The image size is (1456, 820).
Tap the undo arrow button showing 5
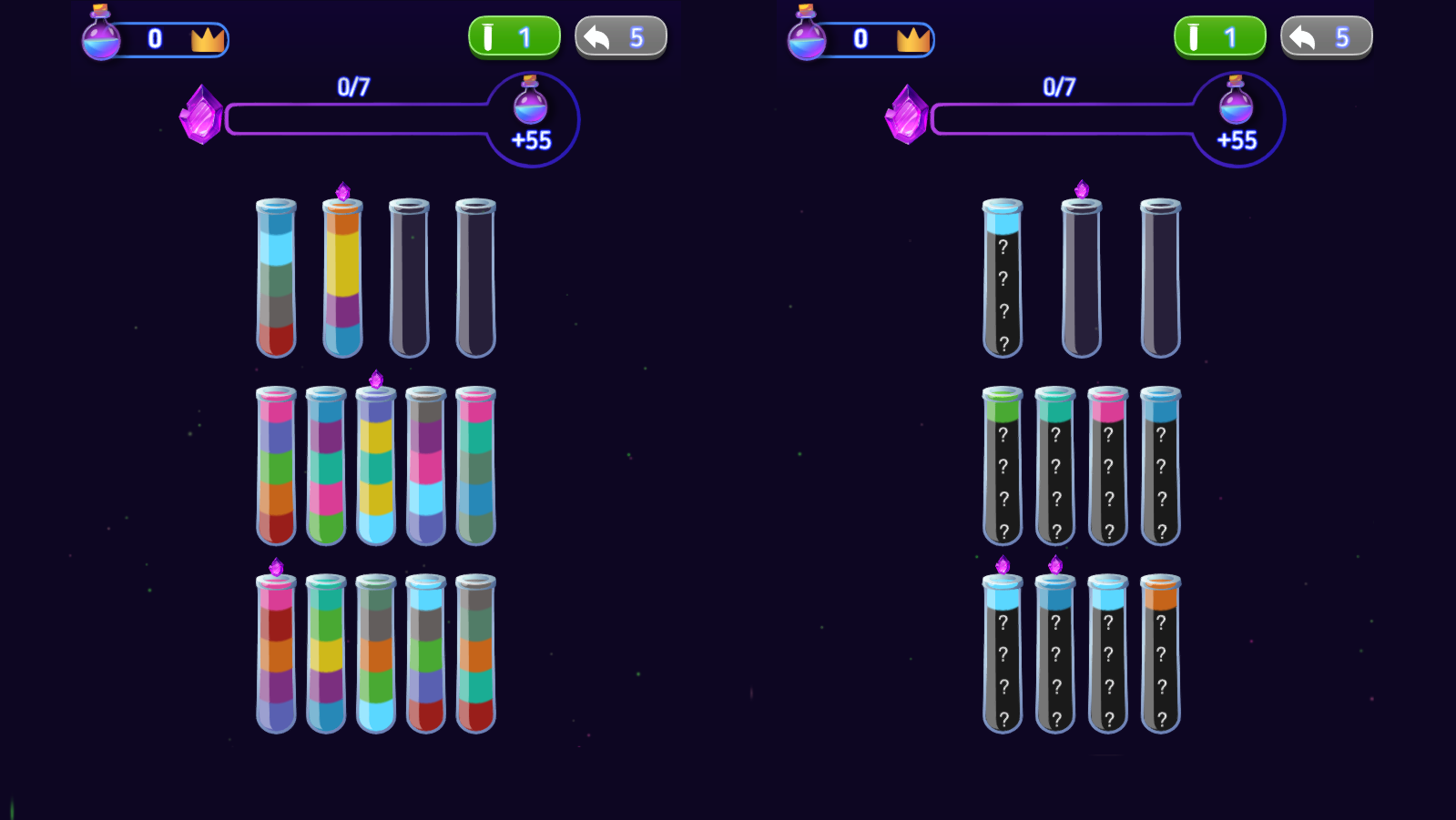tap(621, 36)
